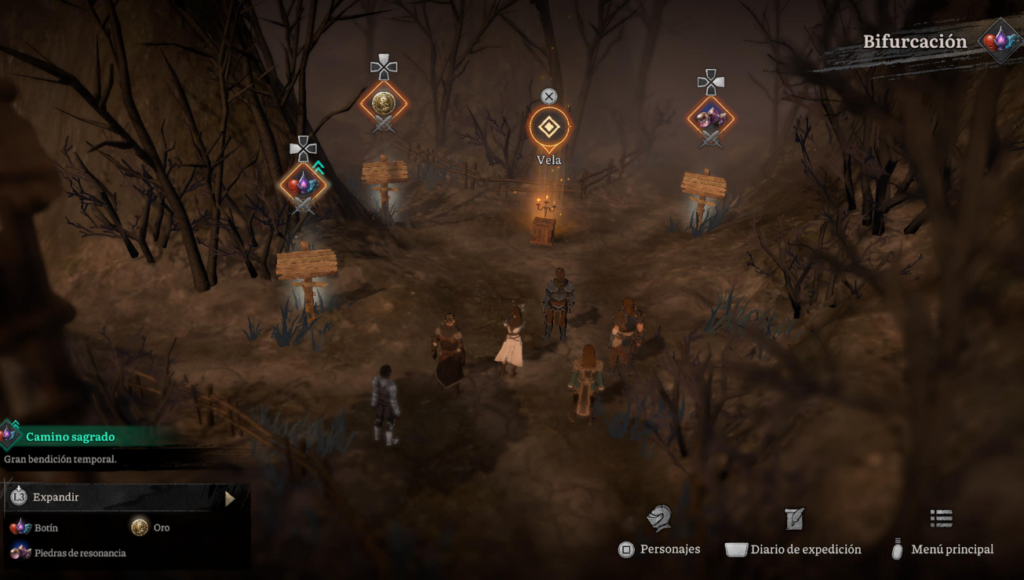Choose the loot path marker
The height and width of the screenshot is (580, 1024).
coord(303,184)
